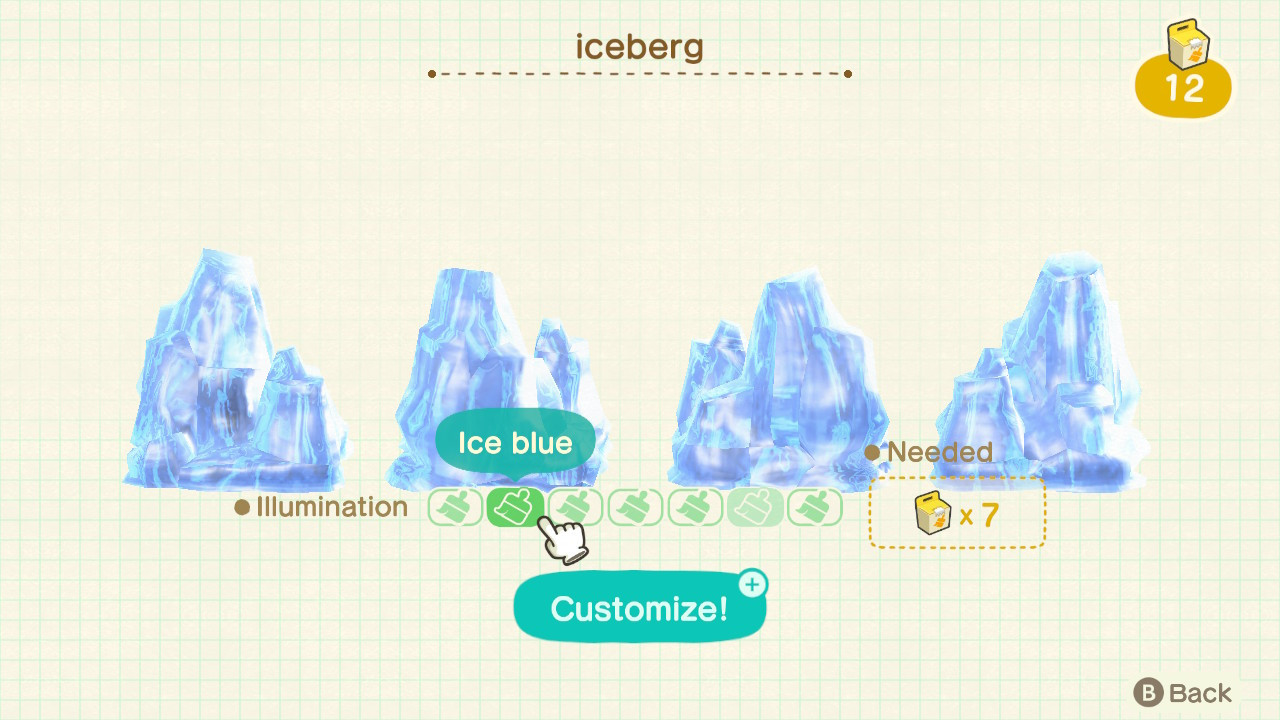Viewport: 1280px width, 720px height.
Task: Select the fifth variation swatch in the row
Action: [695, 507]
